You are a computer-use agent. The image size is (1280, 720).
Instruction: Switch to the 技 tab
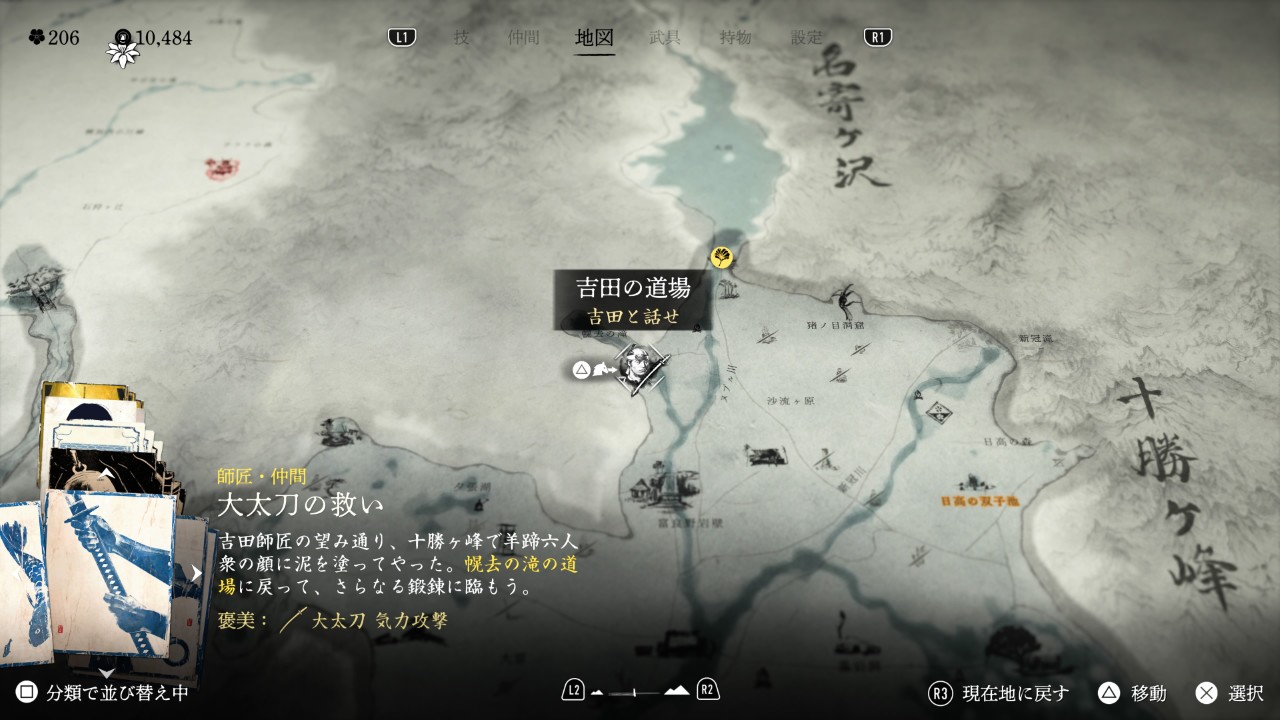pos(461,38)
